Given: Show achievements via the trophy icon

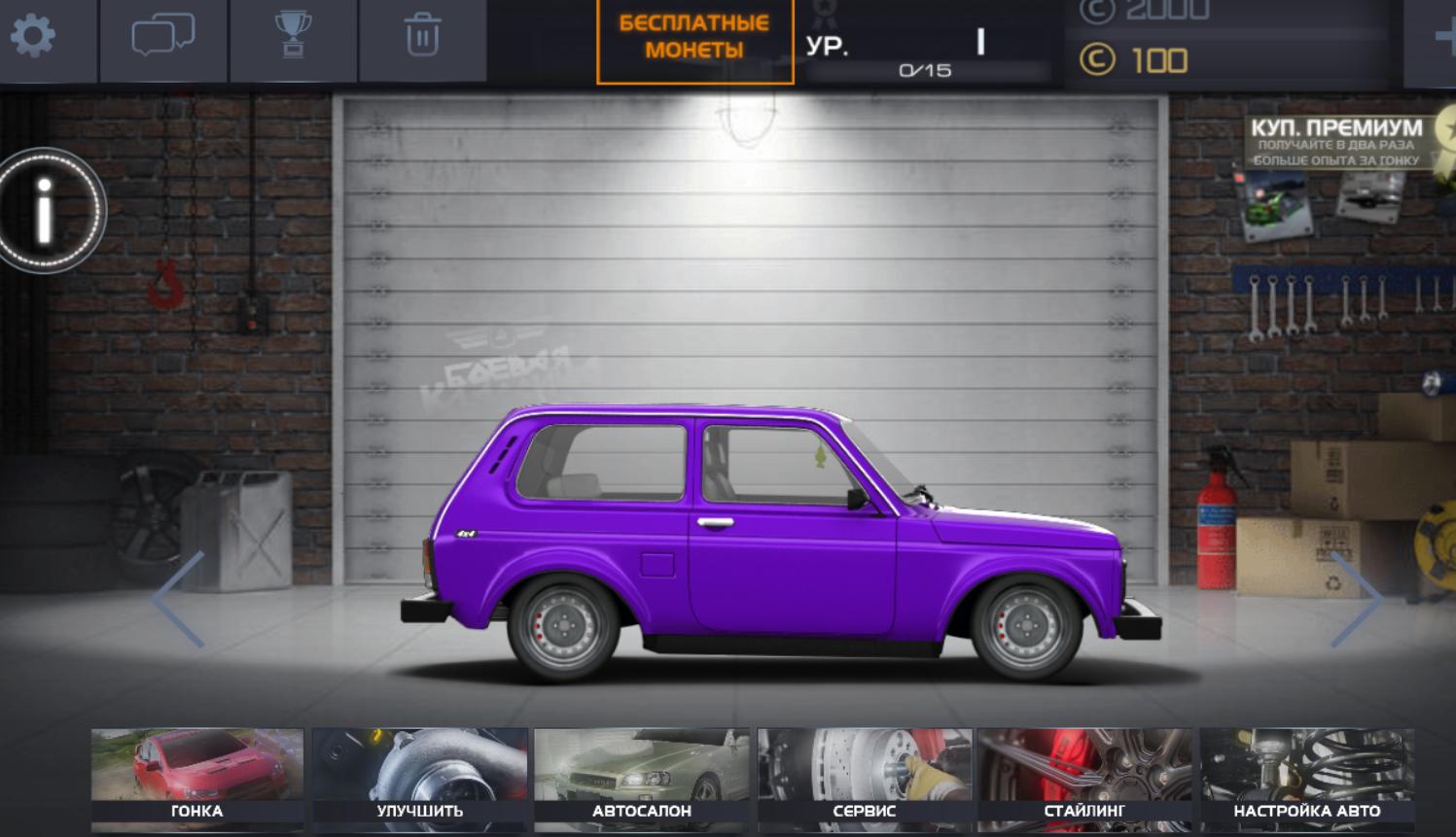Looking at the screenshot, I should click(293, 37).
